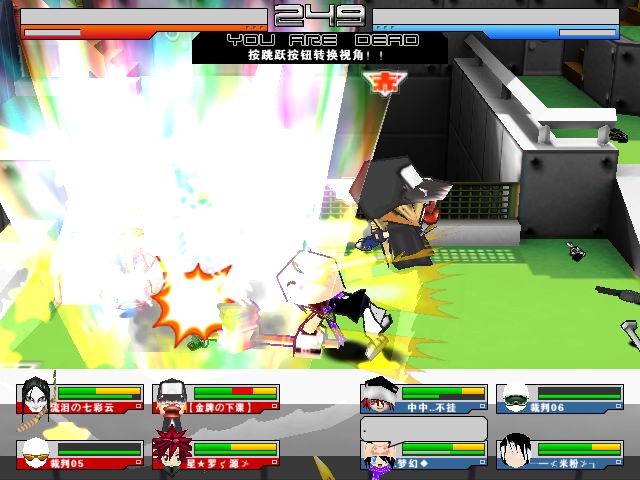Image resolution: width=640 pixels, height=480 pixels.
Task: Select the 金牌の下僕 player panel
Action: [x=215, y=399]
